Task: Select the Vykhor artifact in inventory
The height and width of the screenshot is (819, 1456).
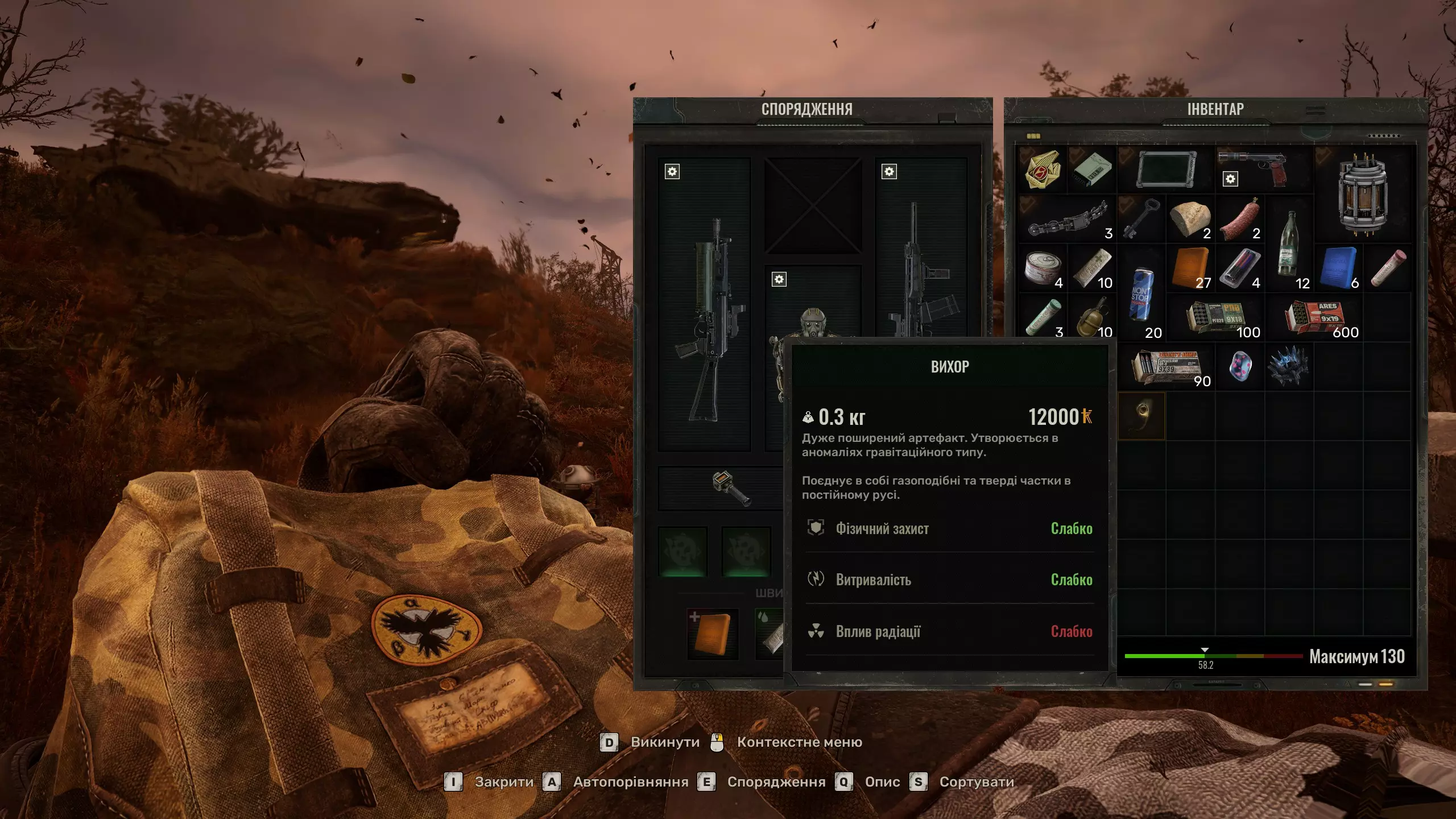Action: [1141, 416]
